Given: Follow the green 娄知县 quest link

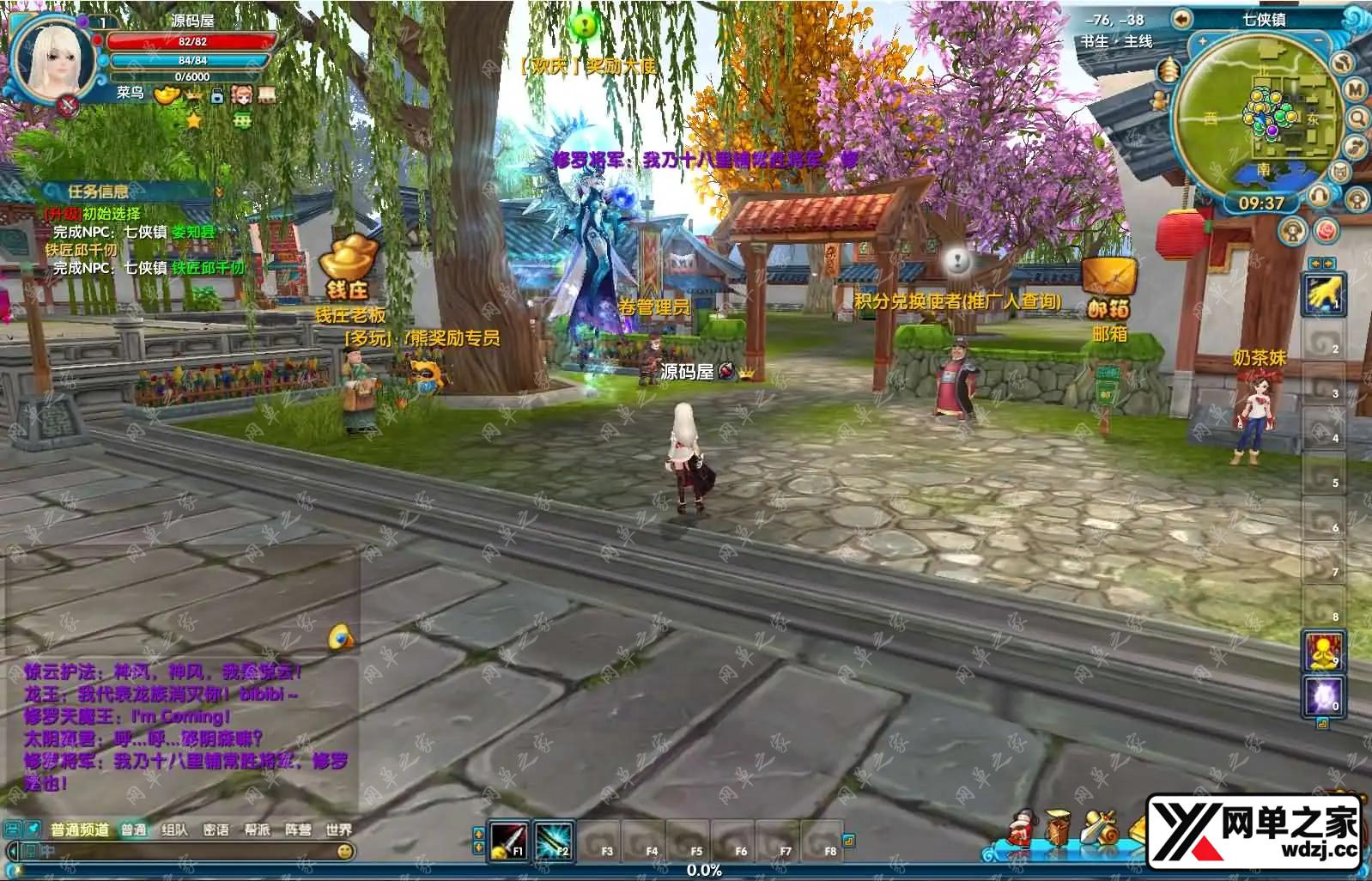Looking at the screenshot, I should [193, 232].
